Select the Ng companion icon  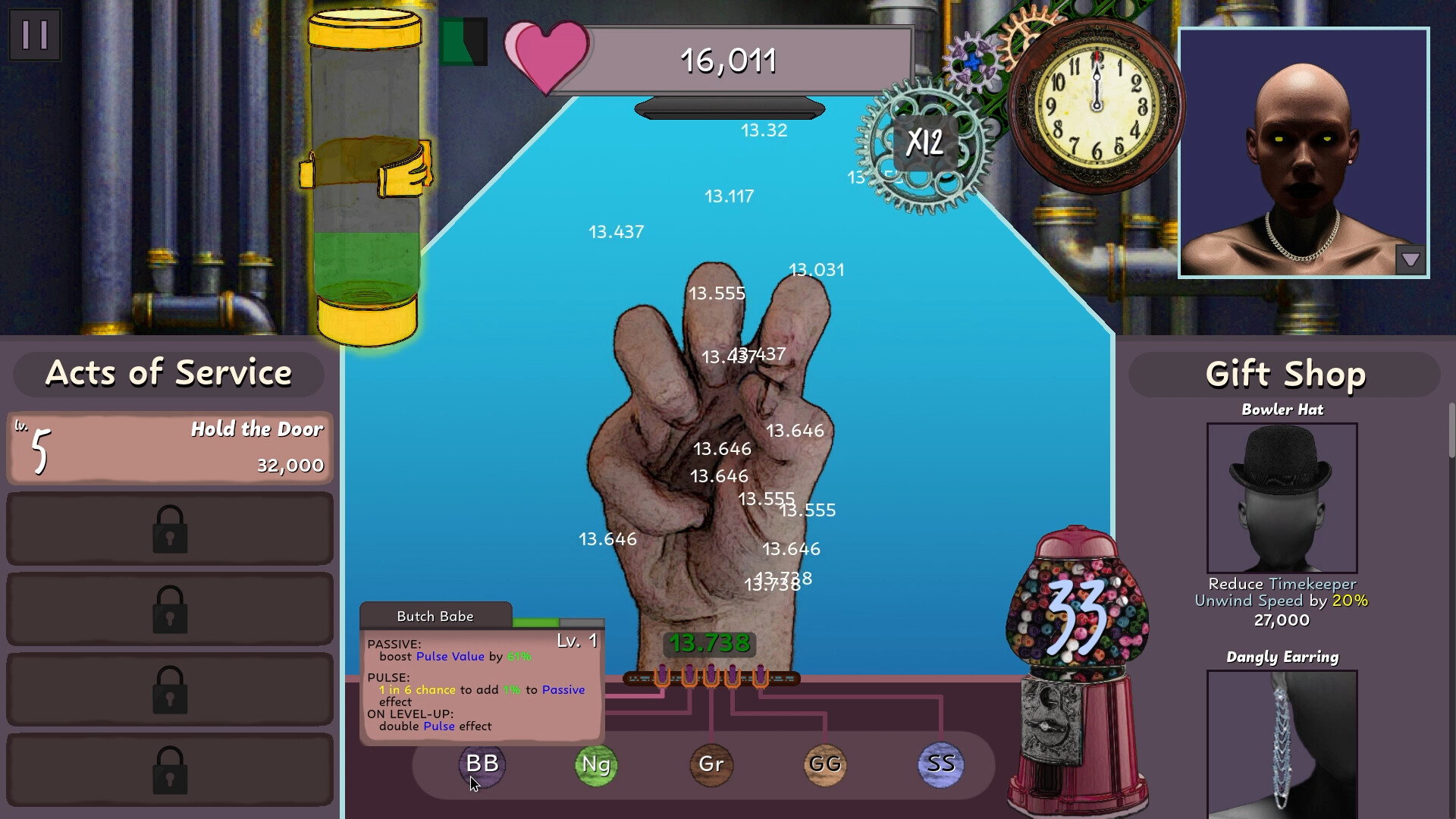coord(597,766)
